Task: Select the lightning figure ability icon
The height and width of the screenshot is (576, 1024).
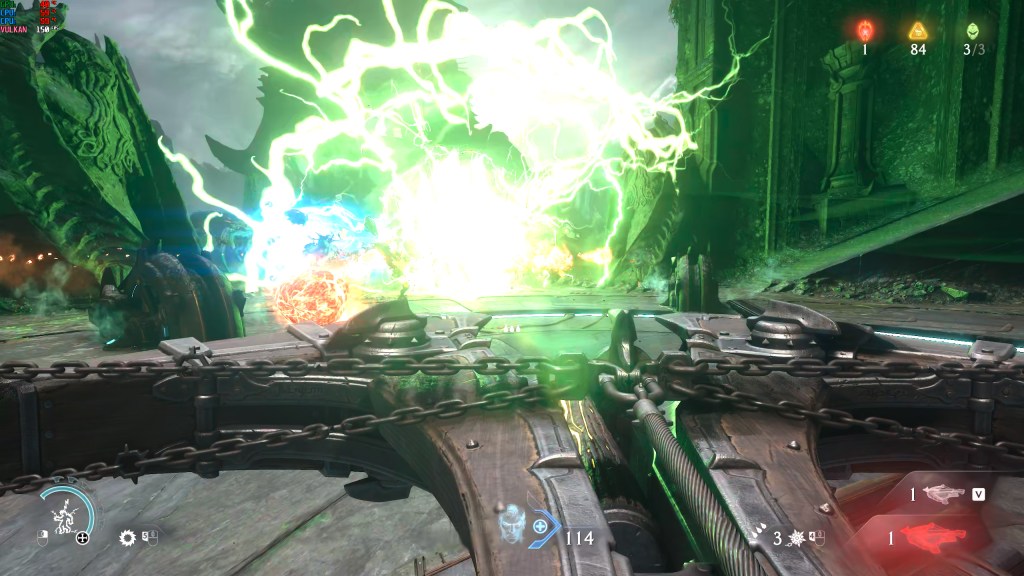Action: tap(65, 515)
